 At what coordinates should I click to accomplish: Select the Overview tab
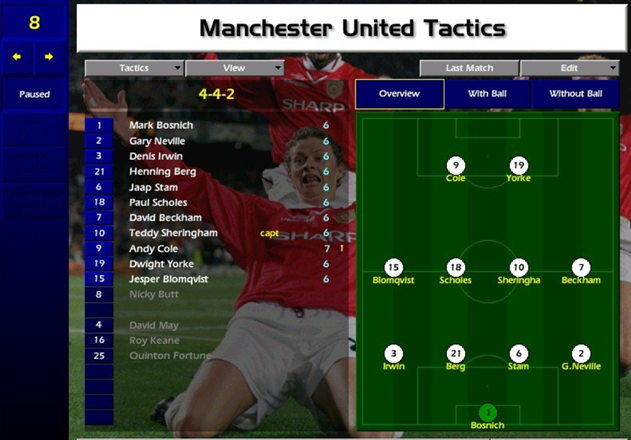pos(400,94)
